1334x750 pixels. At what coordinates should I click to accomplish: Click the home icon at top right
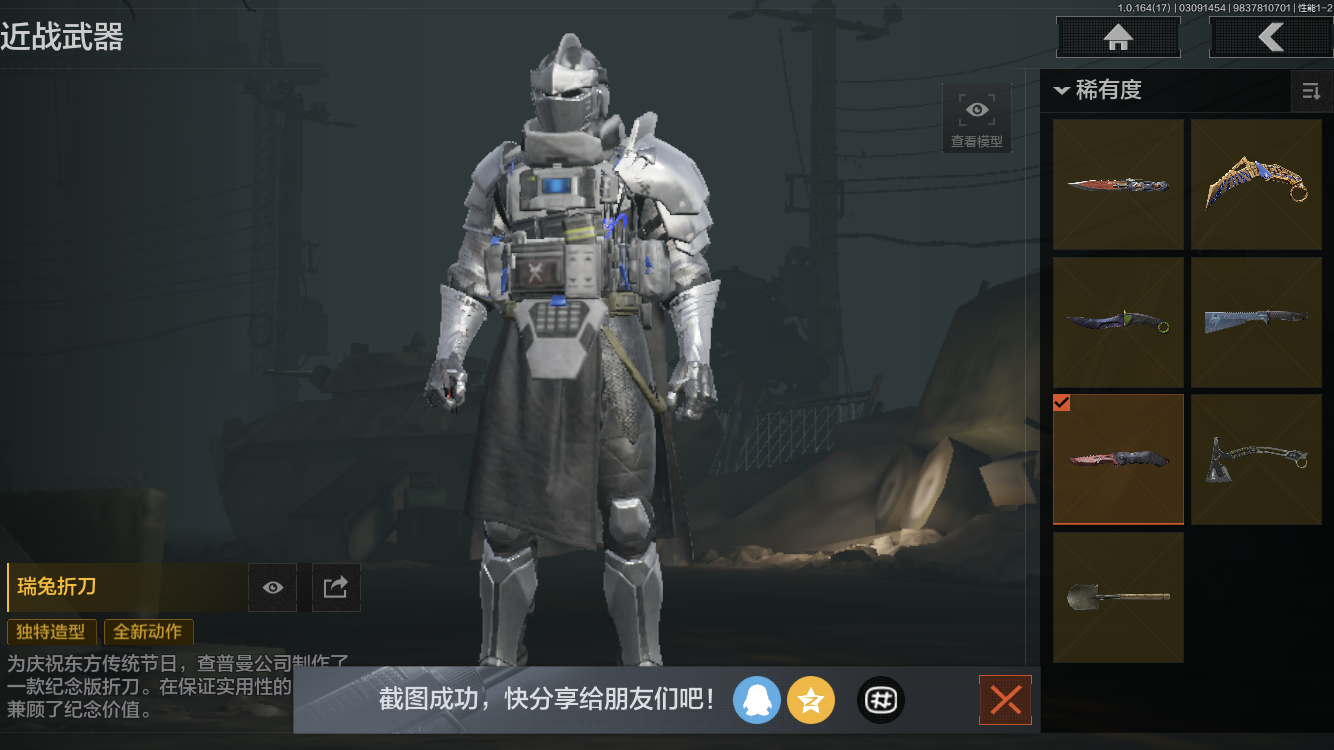tap(1117, 37)
